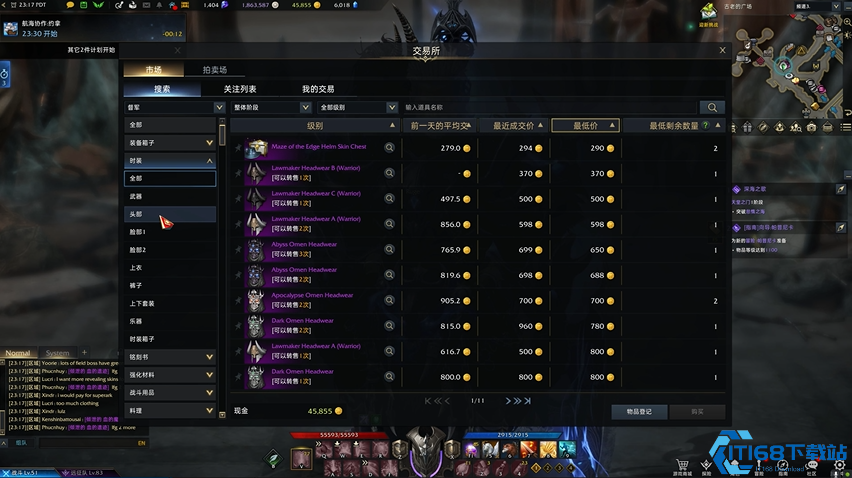Open the 我的交易 tab
The image size is (852, 478).
(318, 89)
